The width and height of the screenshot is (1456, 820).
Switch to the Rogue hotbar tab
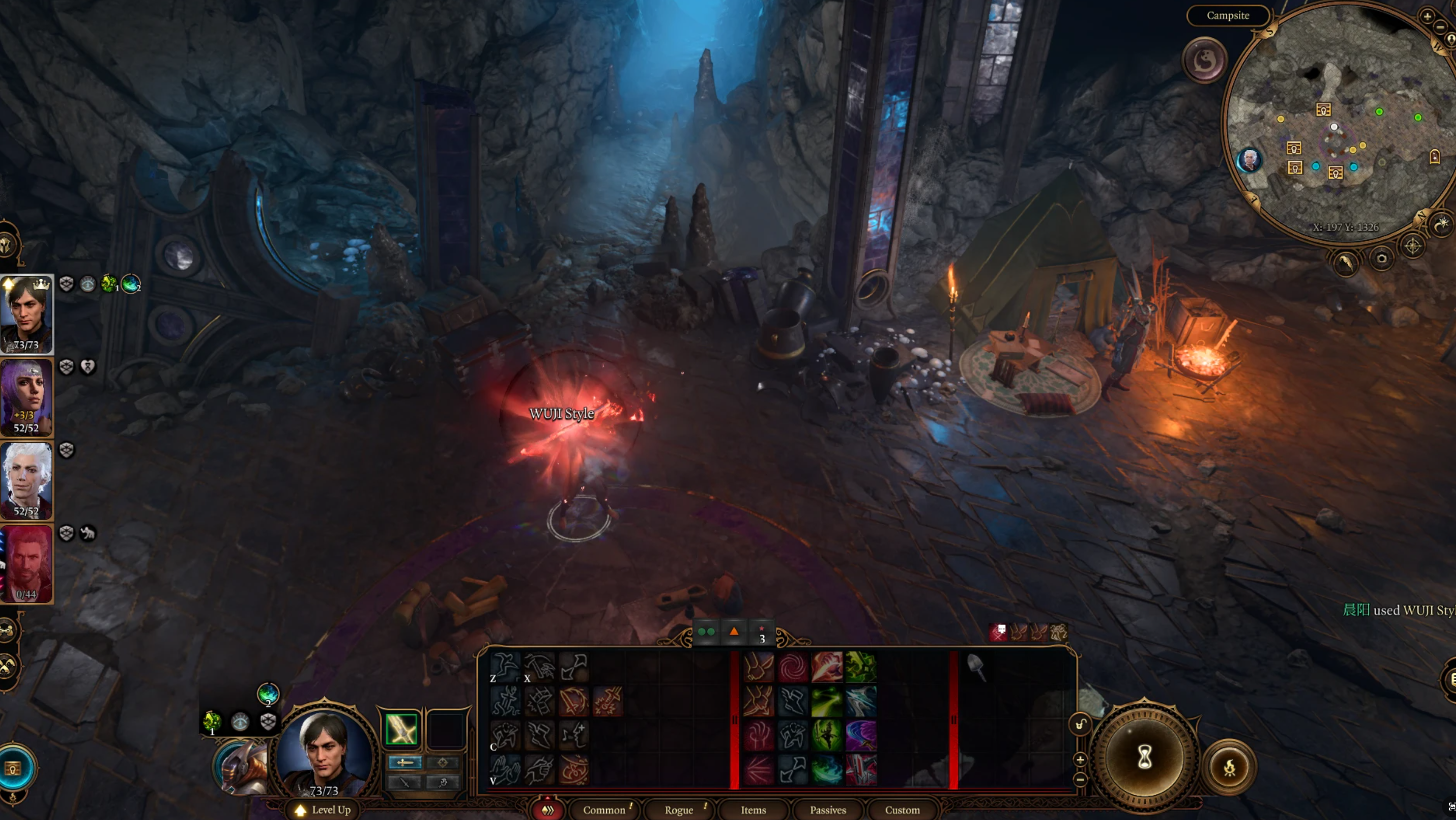tap(678, 810)
